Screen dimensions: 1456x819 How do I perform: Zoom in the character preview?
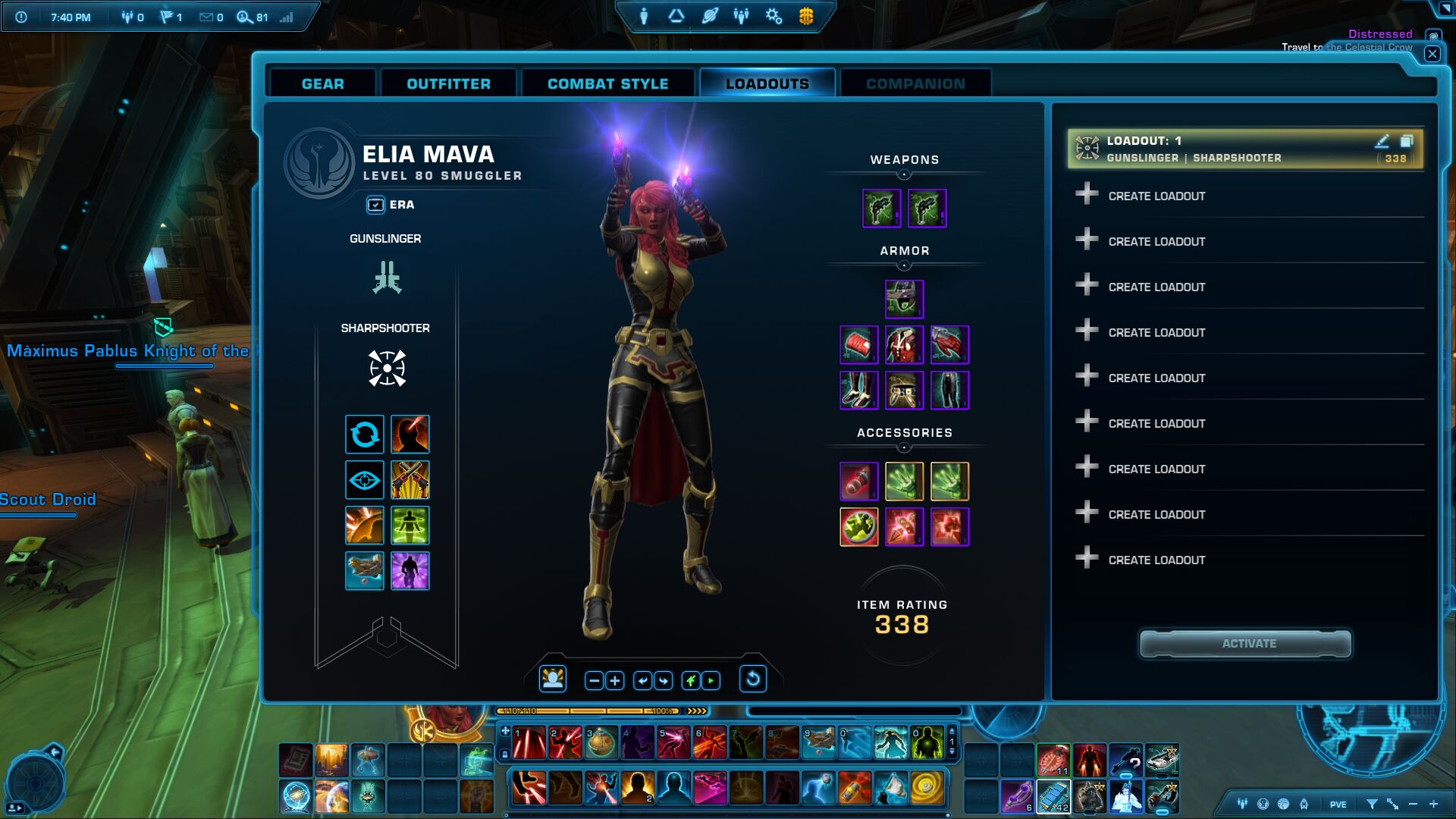(615, 680)
